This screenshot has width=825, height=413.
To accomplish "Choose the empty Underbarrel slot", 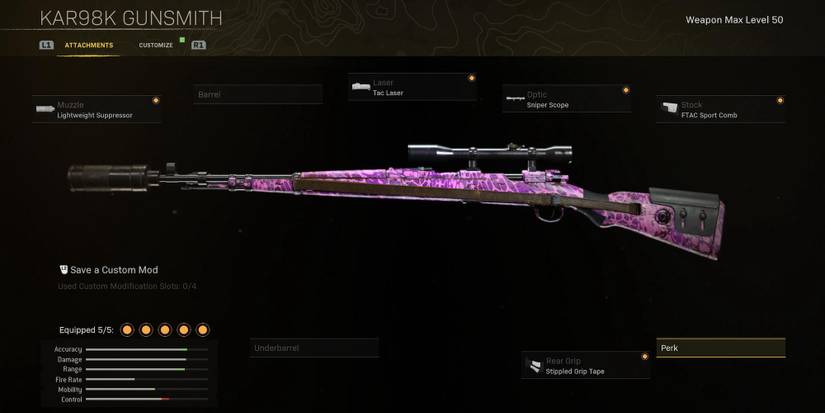I will (x=314, y=348).
